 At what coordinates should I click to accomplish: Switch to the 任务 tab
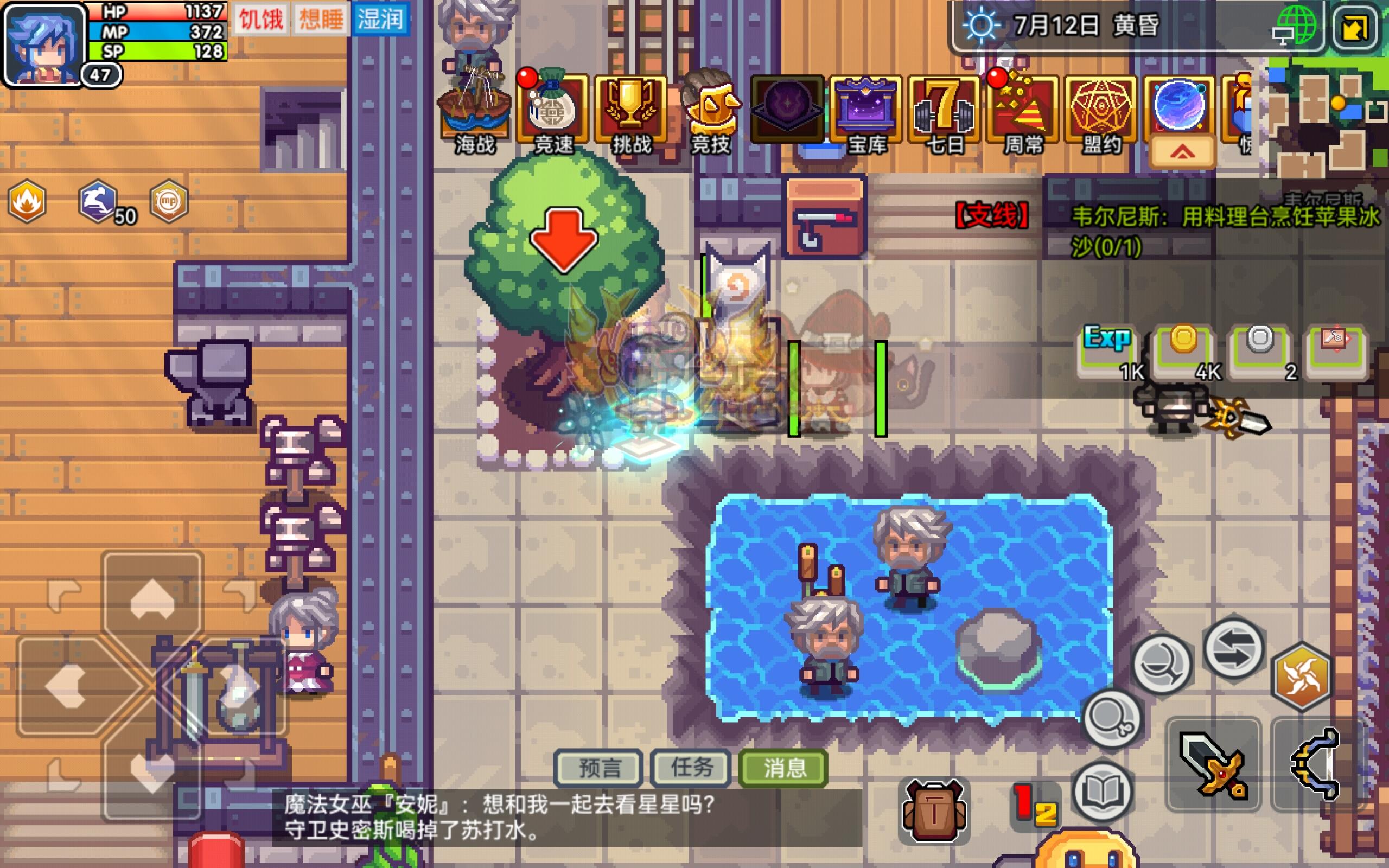tap(690, 768)
